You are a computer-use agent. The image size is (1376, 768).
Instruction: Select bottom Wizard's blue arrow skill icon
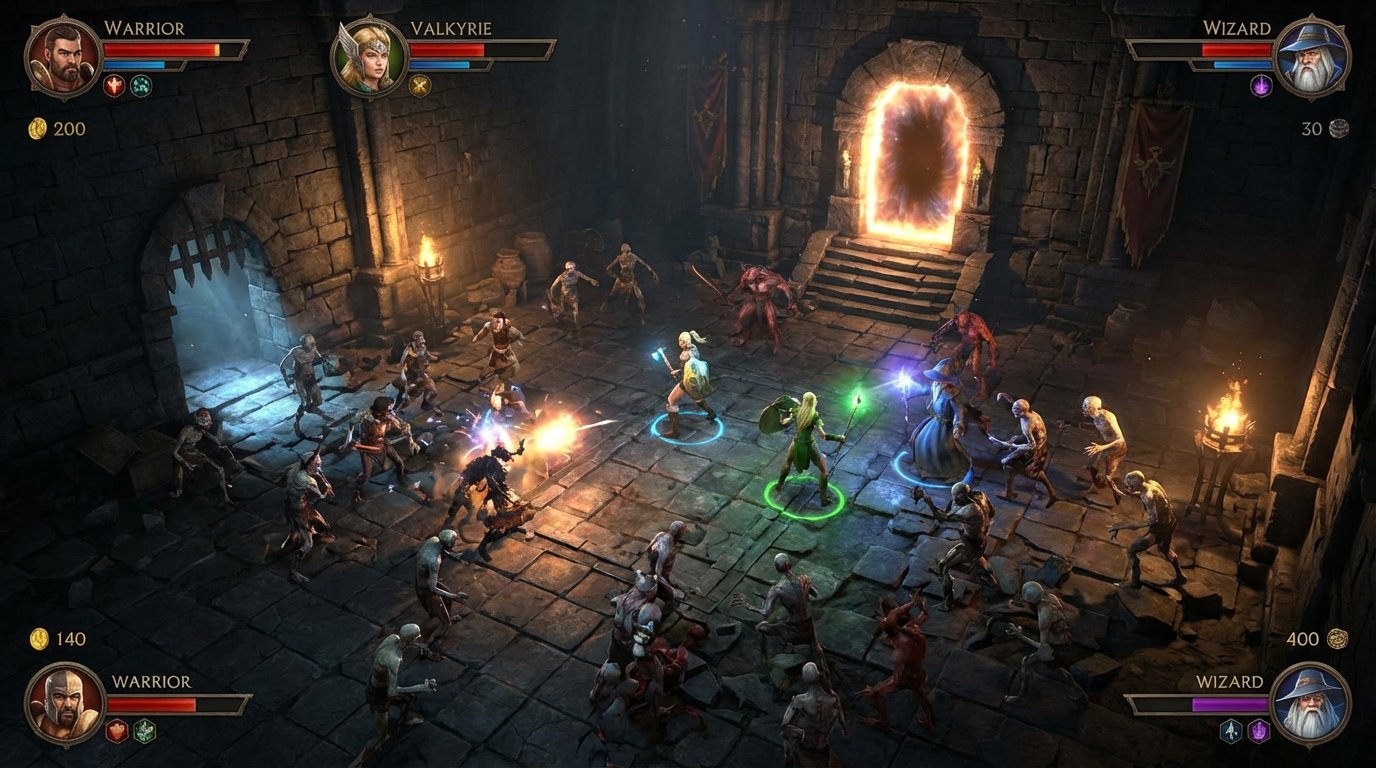tap(1230, 732)
